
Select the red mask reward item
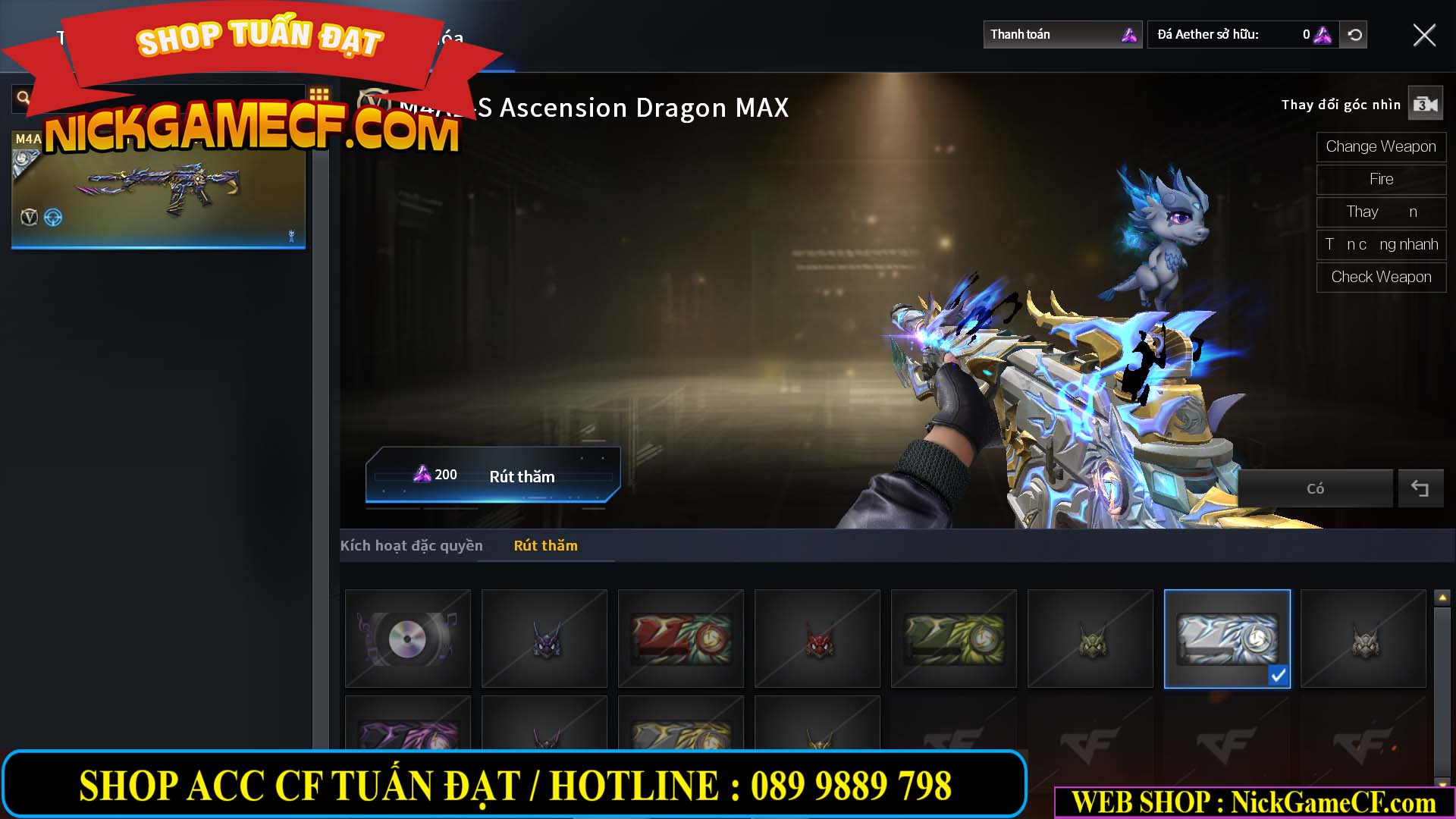(817, 639)
